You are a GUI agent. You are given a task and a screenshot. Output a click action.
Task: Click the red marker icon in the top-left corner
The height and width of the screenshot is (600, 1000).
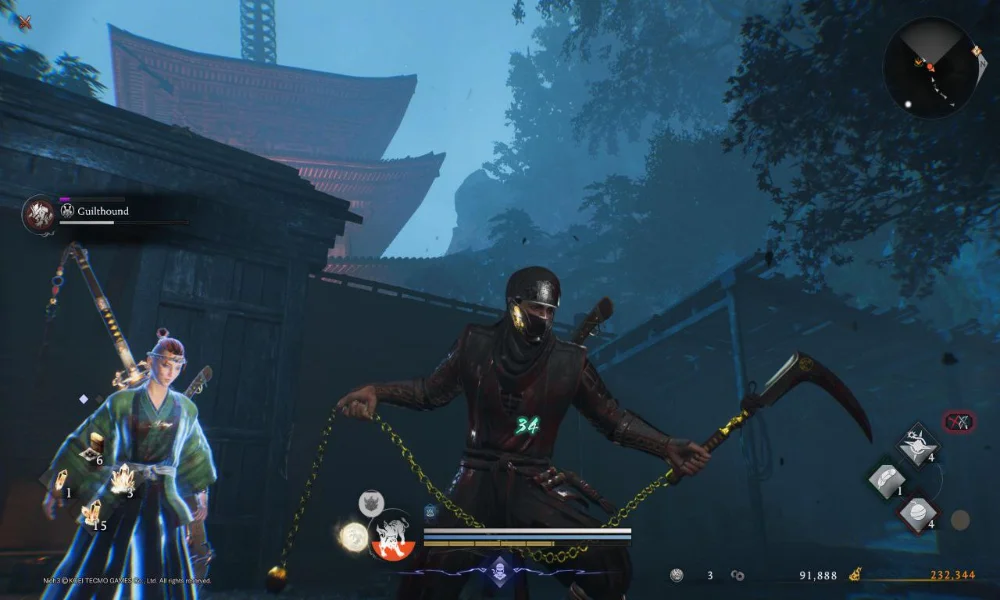(x=24, y=21)
